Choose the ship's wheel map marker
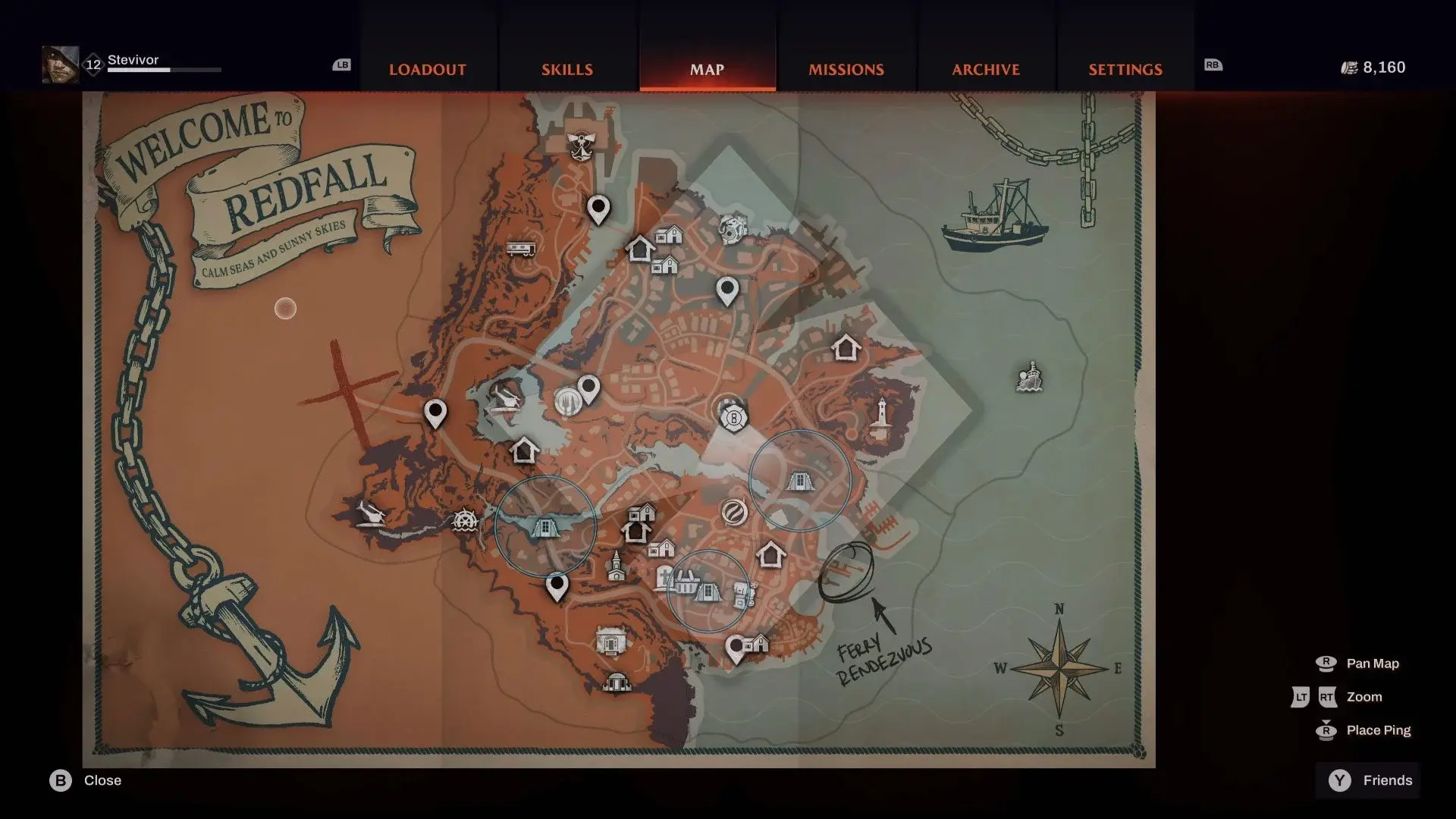Screen dimensions: 1456x819 coord(465,521)
